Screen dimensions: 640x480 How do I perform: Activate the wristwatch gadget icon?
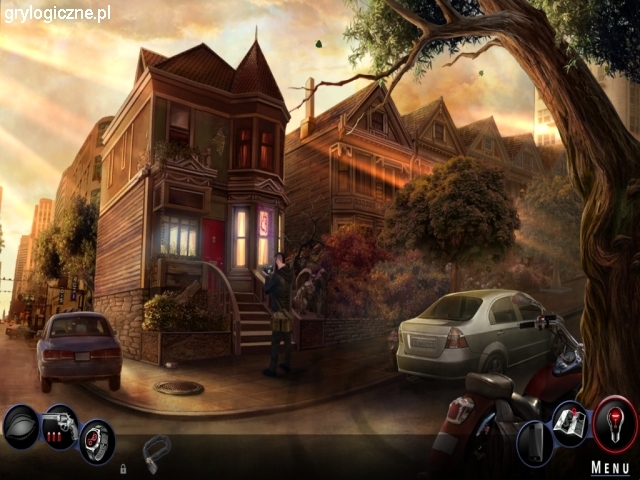tap(97, 440)
